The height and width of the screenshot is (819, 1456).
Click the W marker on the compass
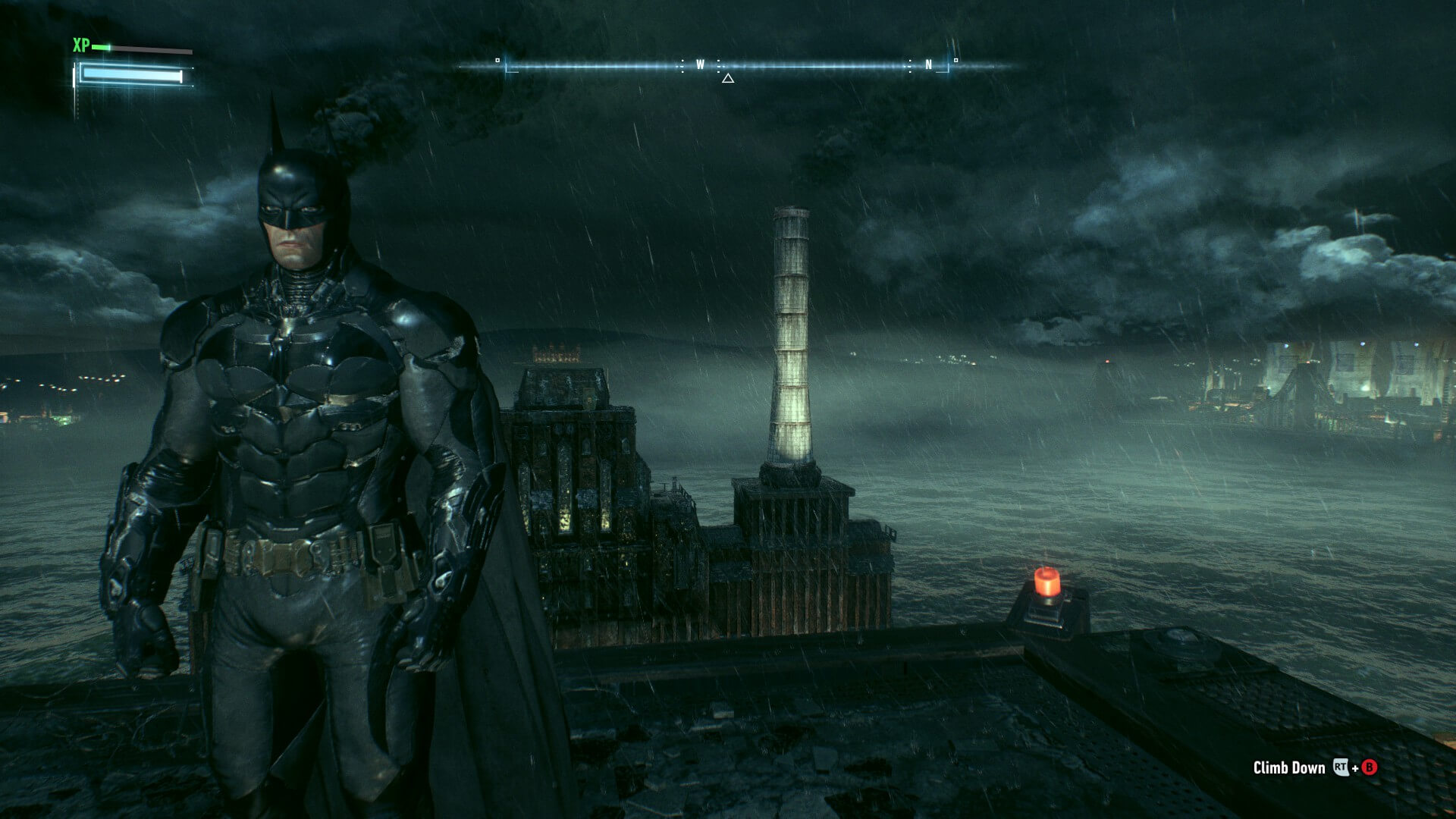click(x=699, y=64)
